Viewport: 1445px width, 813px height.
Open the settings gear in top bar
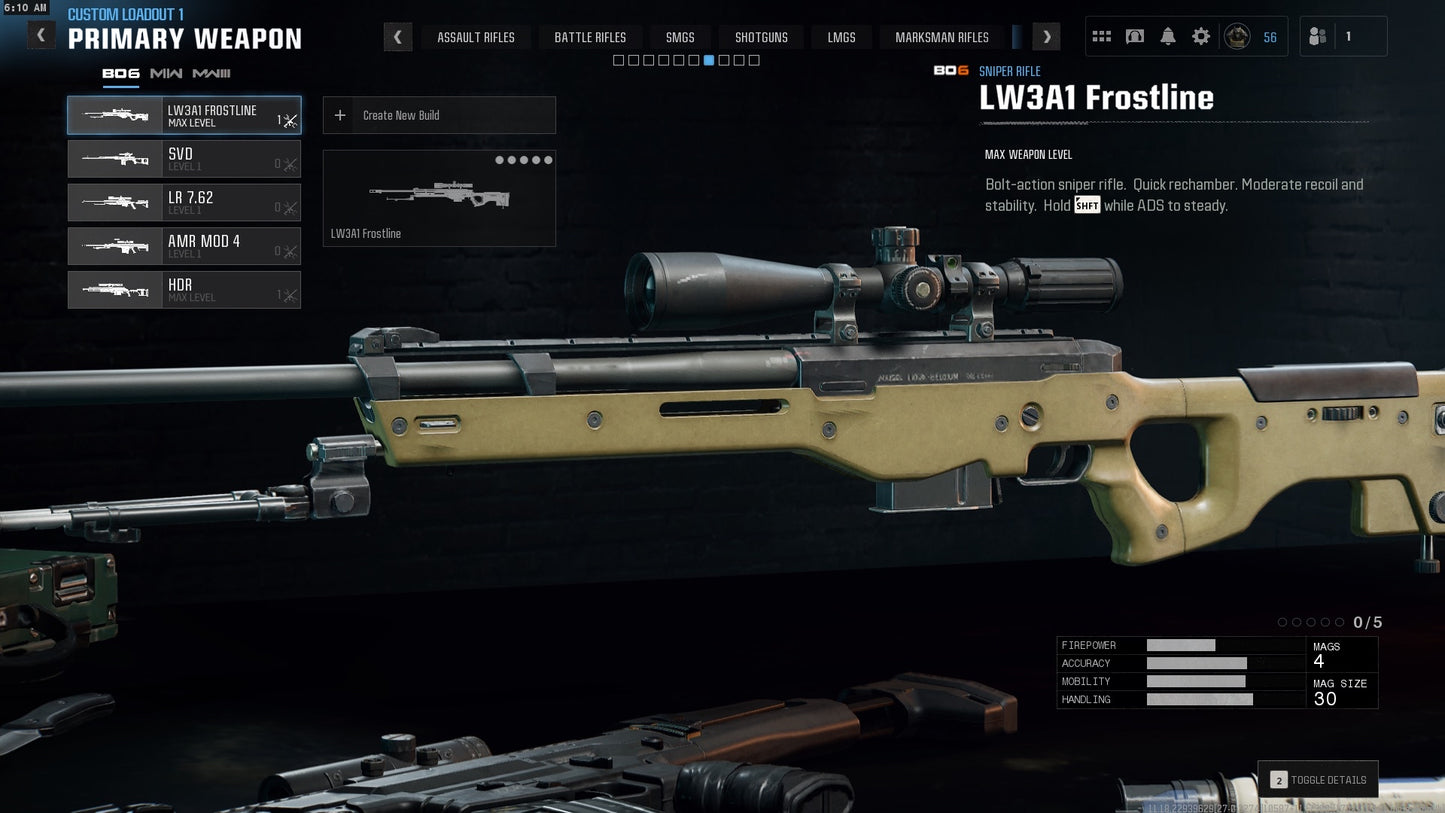coord(1200,35)
